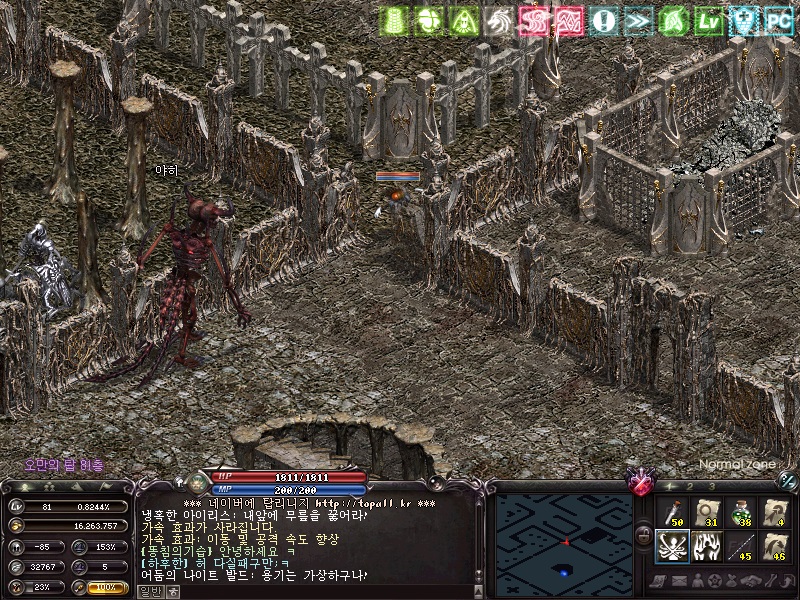Activate the four-leaf clover buff icon

(x=428, y=20)
